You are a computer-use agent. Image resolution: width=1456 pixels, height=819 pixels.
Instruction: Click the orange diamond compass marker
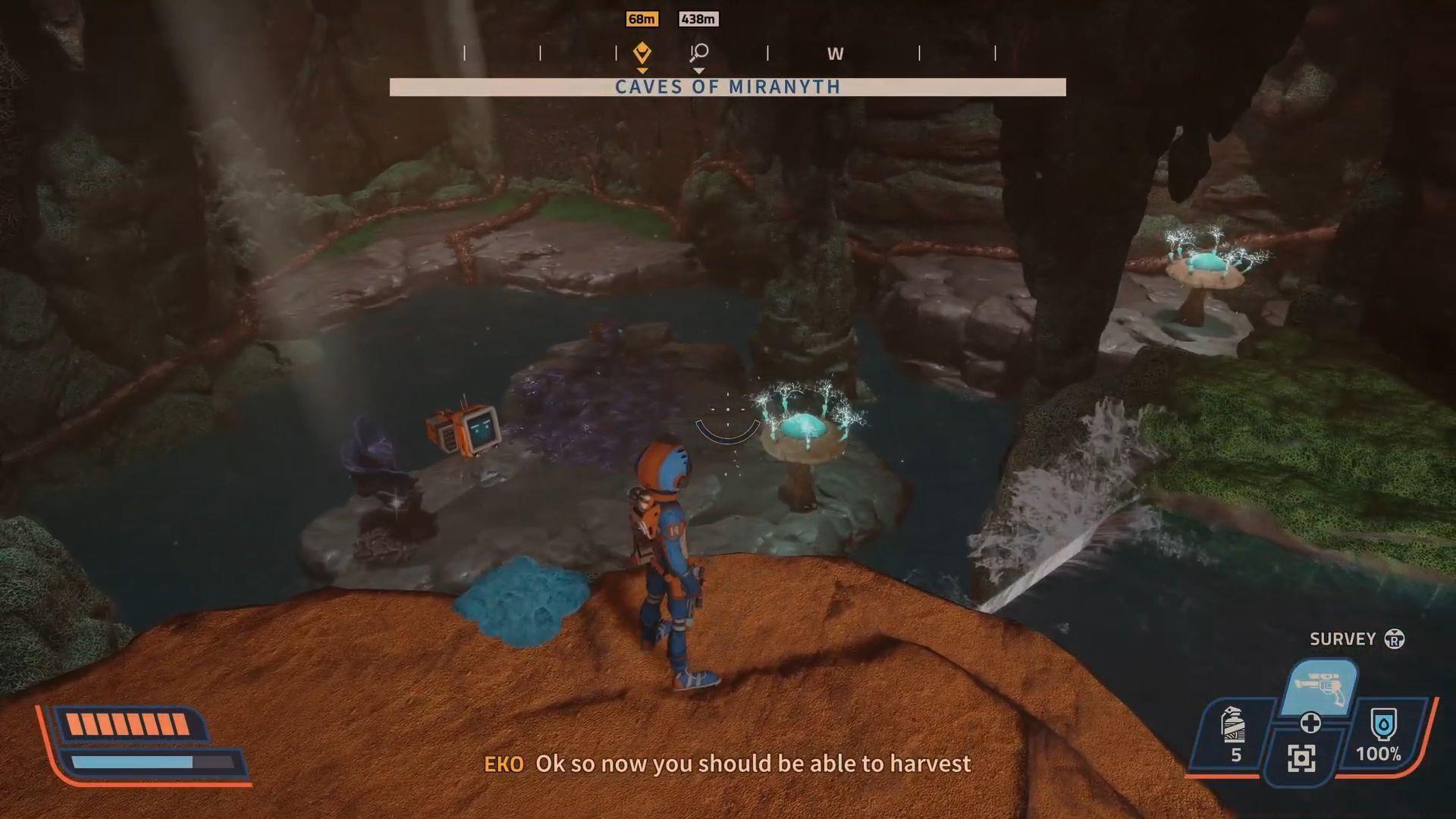[642, 52]
